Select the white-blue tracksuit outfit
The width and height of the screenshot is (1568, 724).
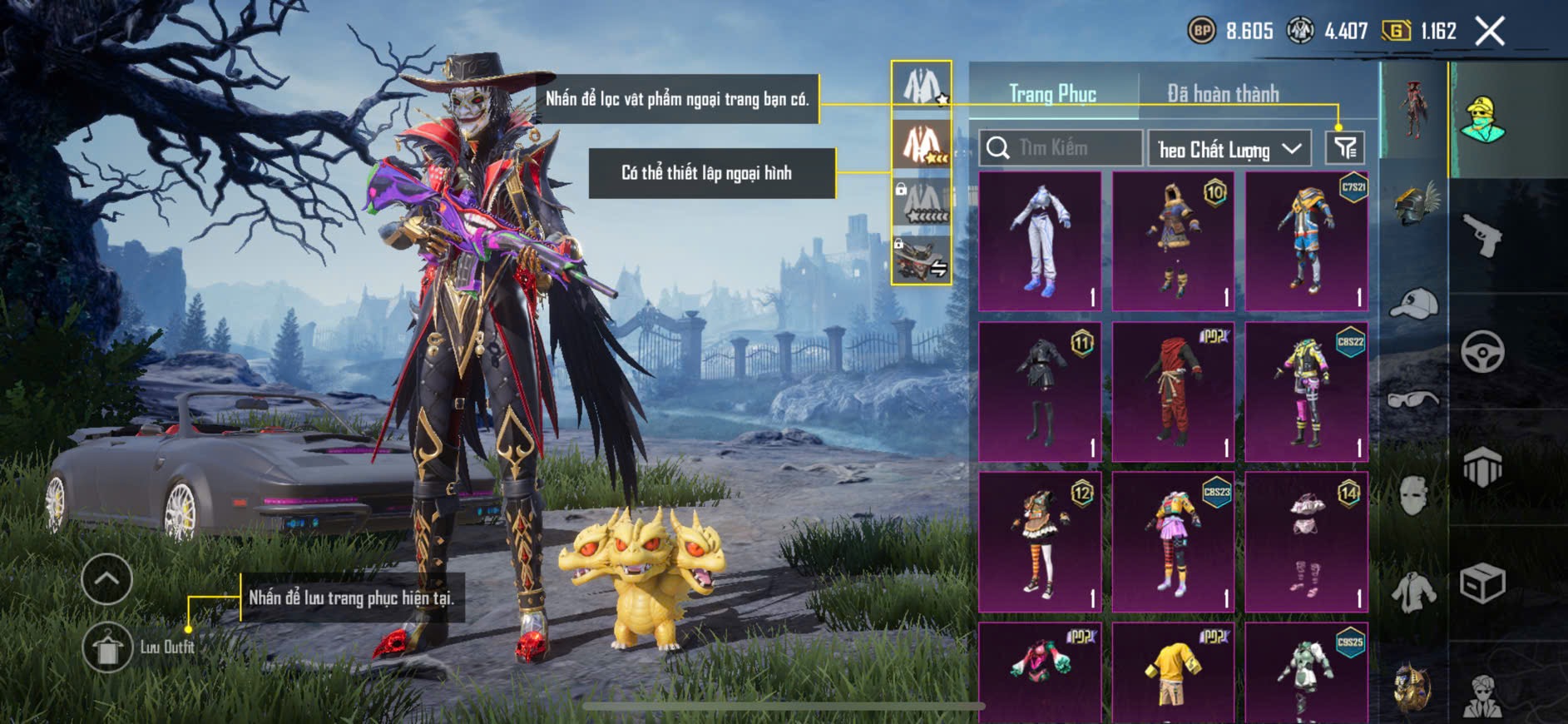coord(1040,241)
